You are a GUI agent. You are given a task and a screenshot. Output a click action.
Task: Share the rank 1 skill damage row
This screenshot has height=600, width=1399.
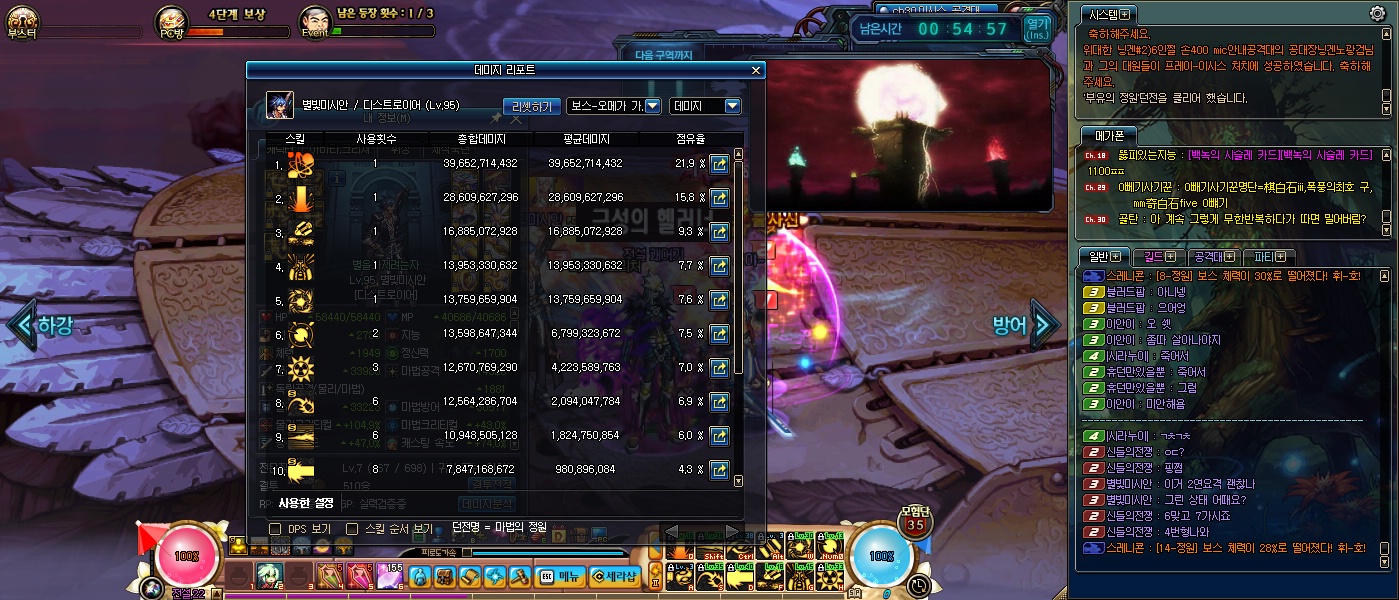point(718,164)
